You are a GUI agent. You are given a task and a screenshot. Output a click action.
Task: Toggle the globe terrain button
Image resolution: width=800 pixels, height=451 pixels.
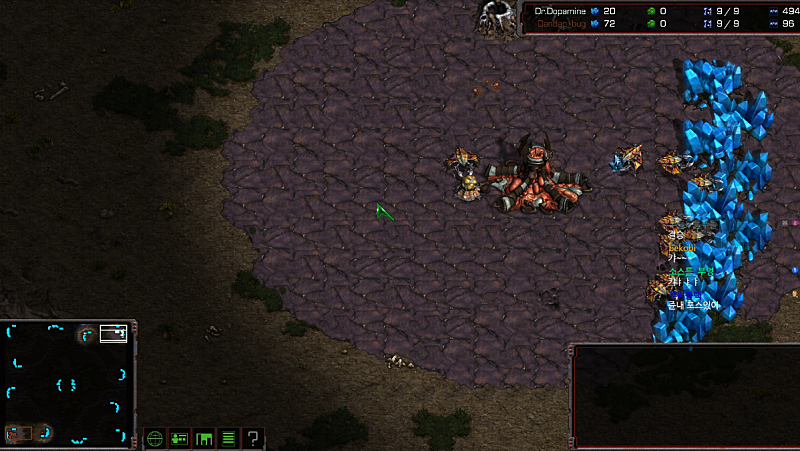tap(155, 438)
